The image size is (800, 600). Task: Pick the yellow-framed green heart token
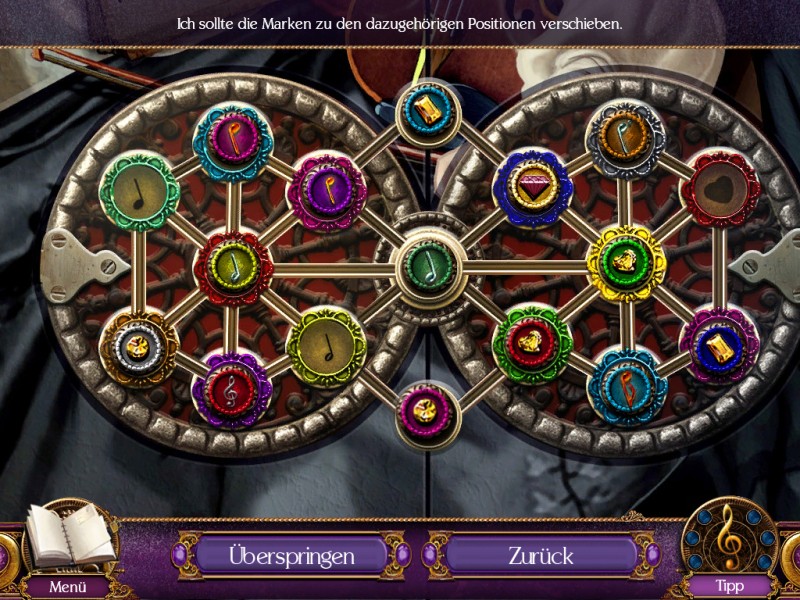[626, 263]
